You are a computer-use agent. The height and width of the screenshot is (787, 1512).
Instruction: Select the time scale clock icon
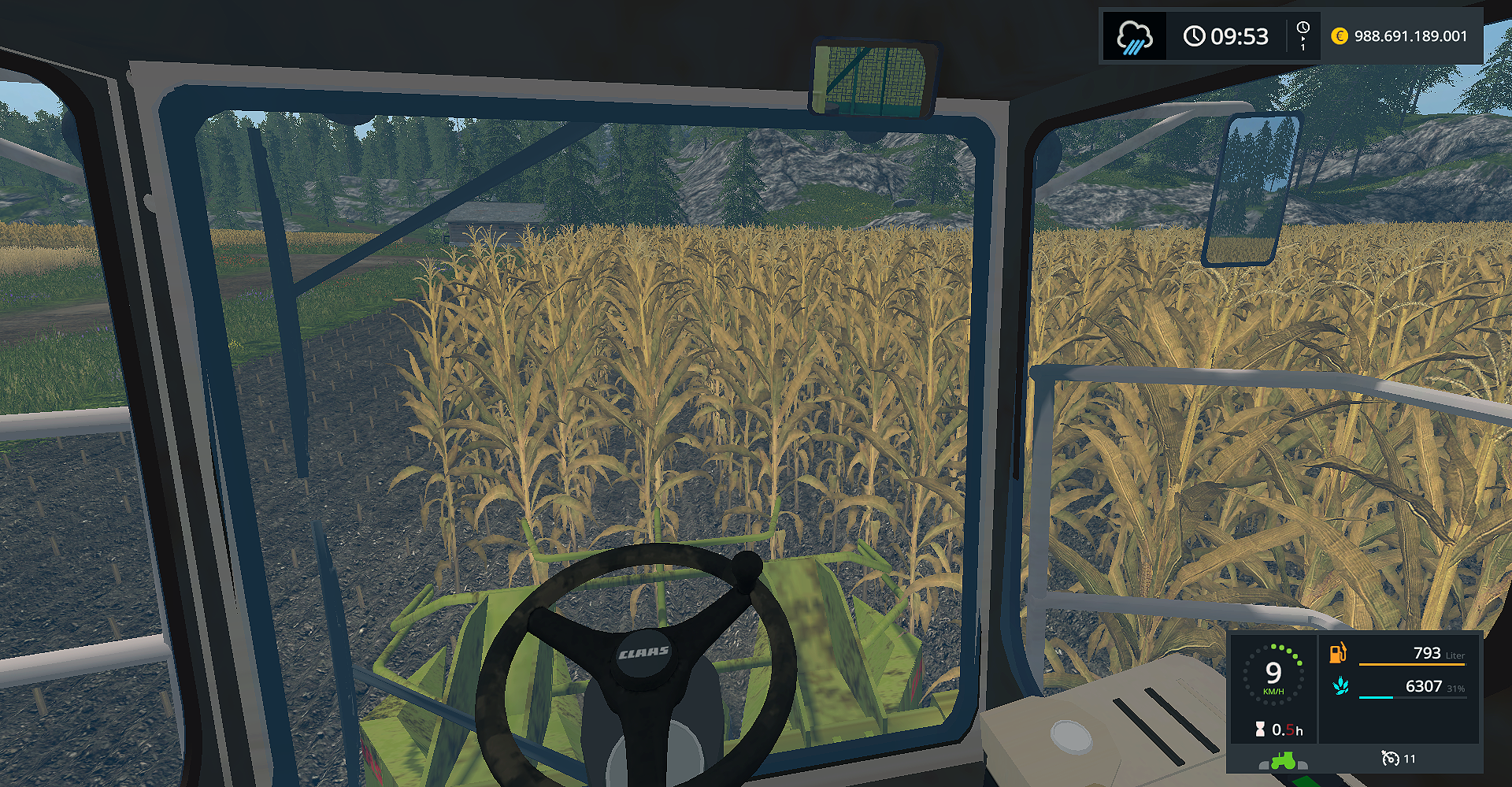click(x=1303, y=35)
